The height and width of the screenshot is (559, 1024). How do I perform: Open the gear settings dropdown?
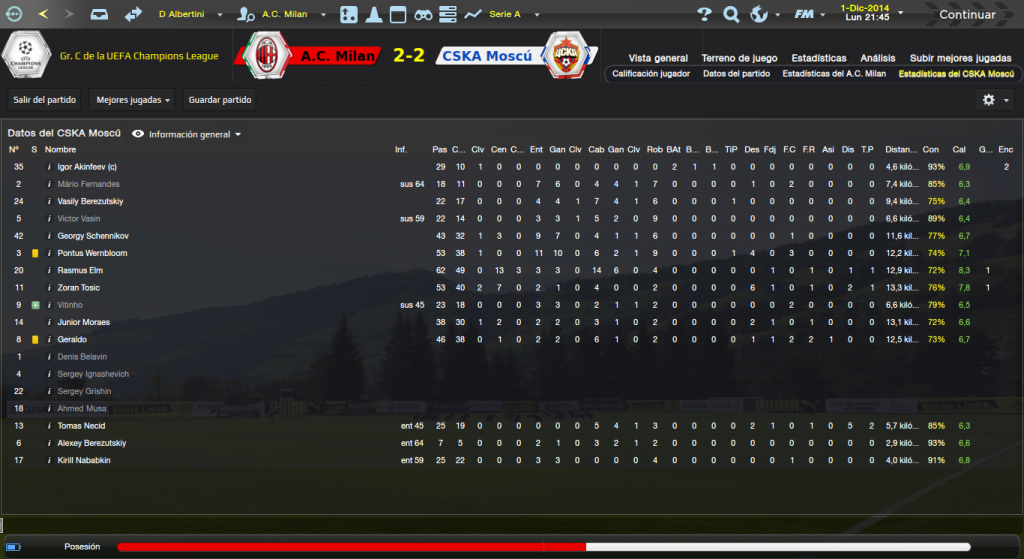[993, 100]
